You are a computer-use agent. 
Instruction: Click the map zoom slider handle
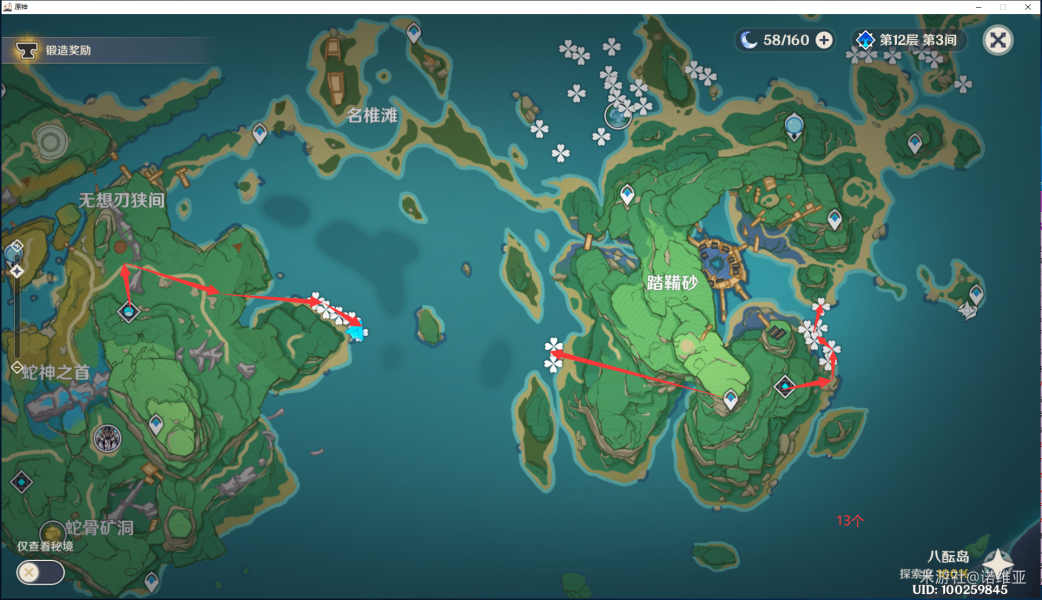click(x=16, y=270)
